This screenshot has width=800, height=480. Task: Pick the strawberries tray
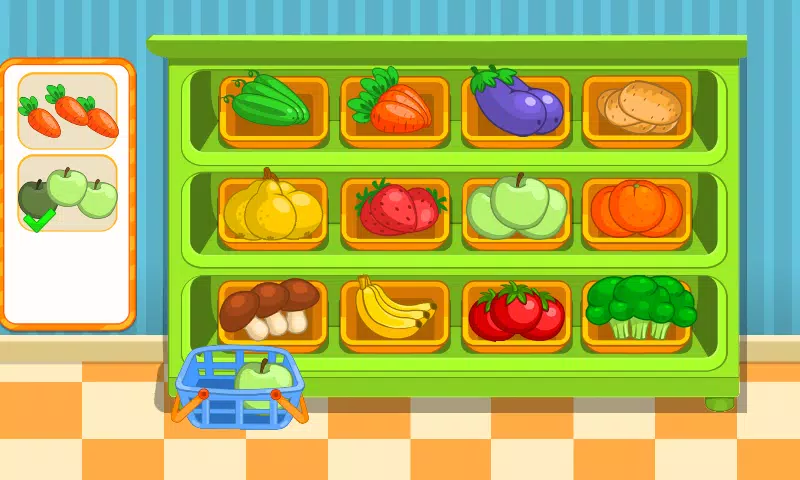tap(396, 208)
